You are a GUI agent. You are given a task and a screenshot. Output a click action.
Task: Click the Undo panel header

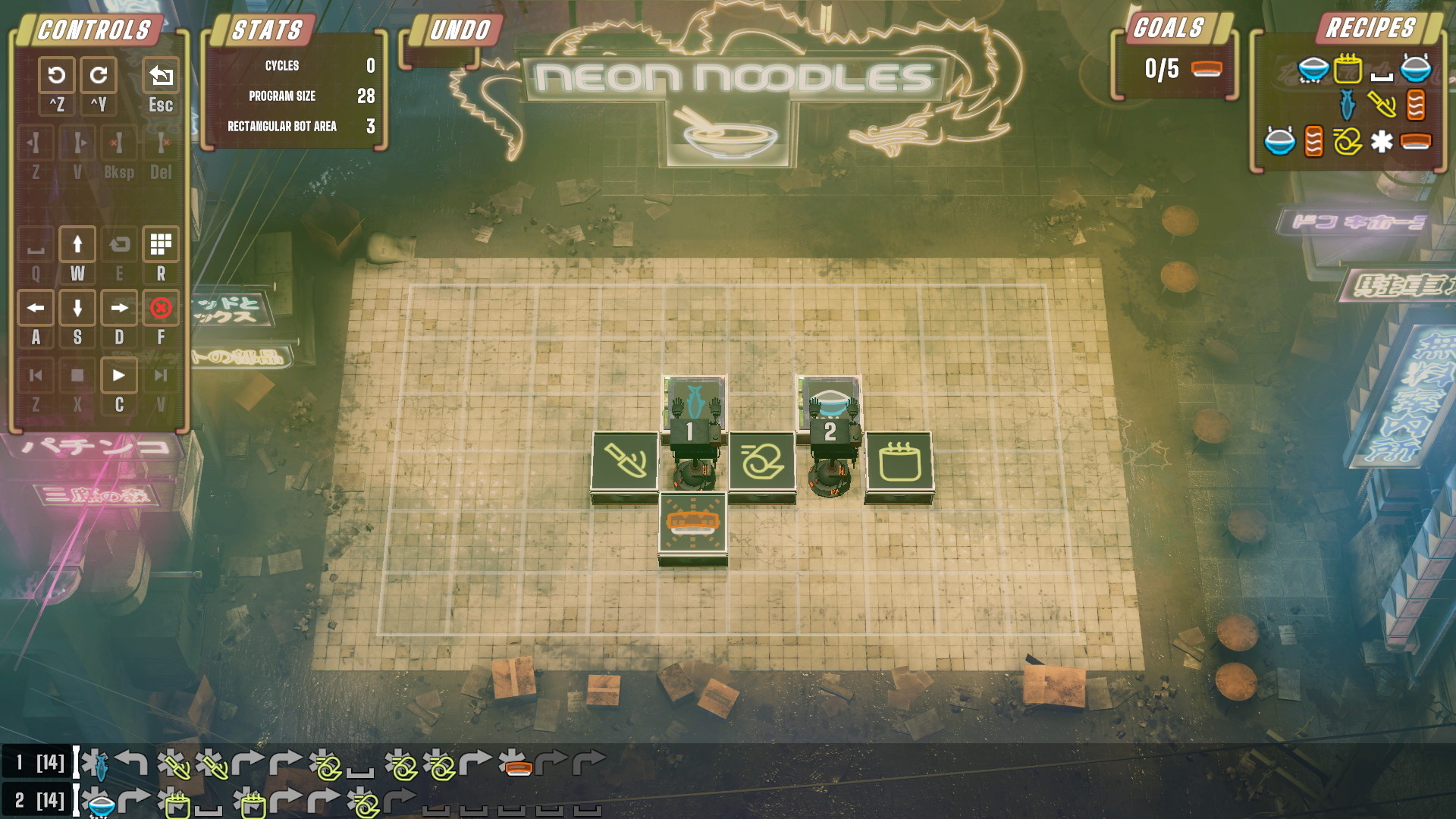tap(460, 30)
